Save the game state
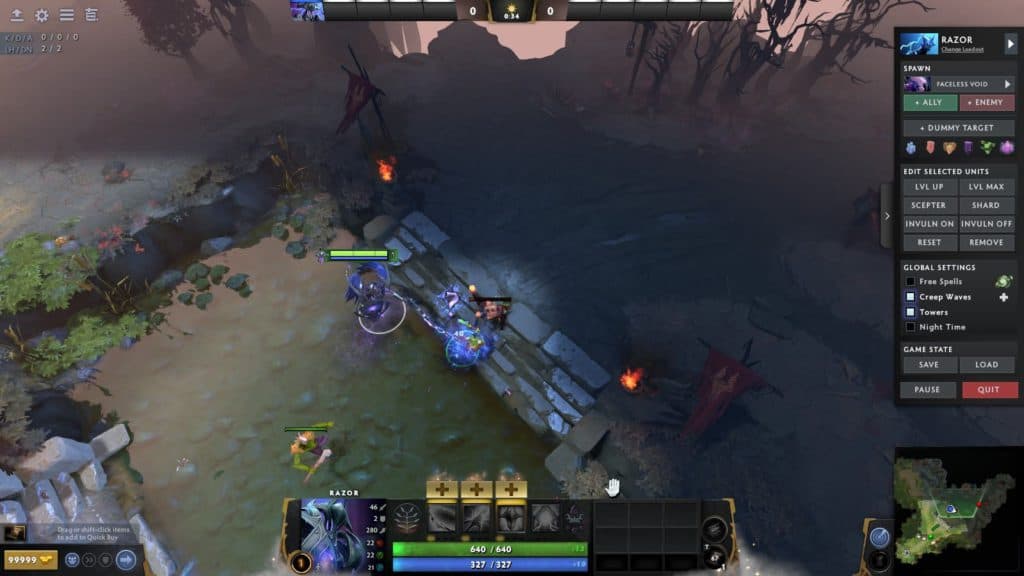Image resolution: width=1024 pixels, height=576 pixels. (929, 365)
